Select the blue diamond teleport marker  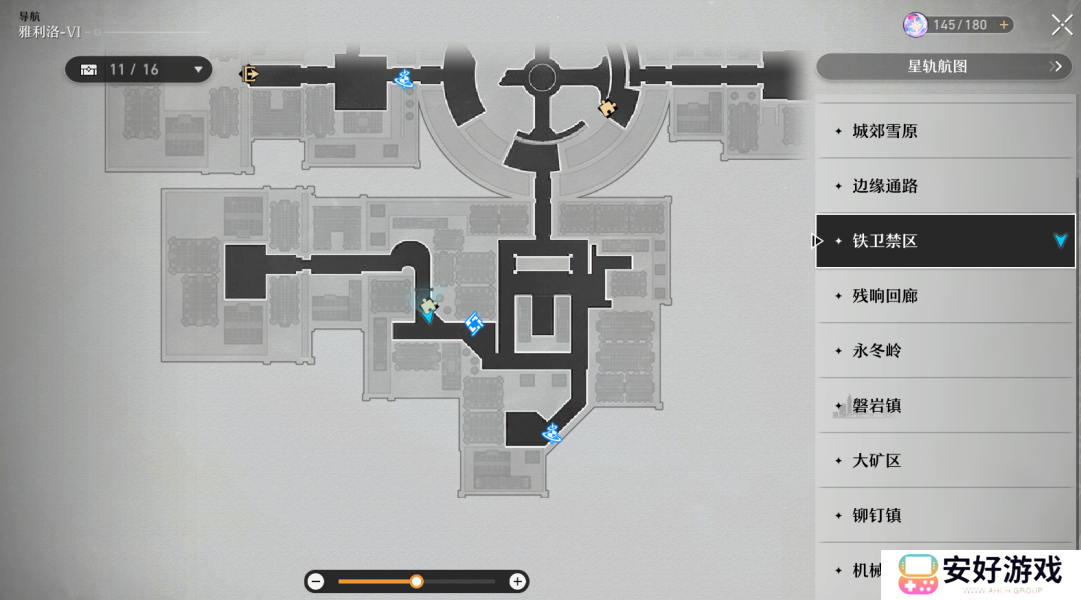coord(474,323)
